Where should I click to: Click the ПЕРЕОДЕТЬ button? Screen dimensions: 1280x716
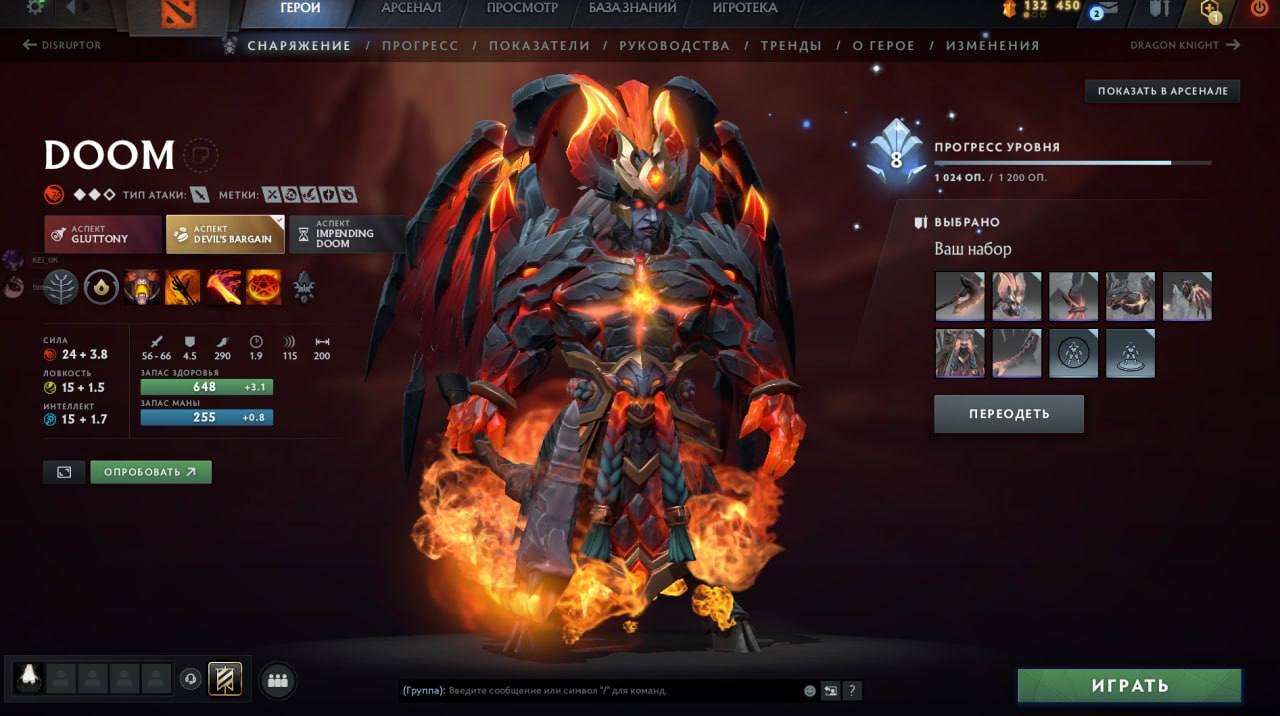(x=1008, y=414)
